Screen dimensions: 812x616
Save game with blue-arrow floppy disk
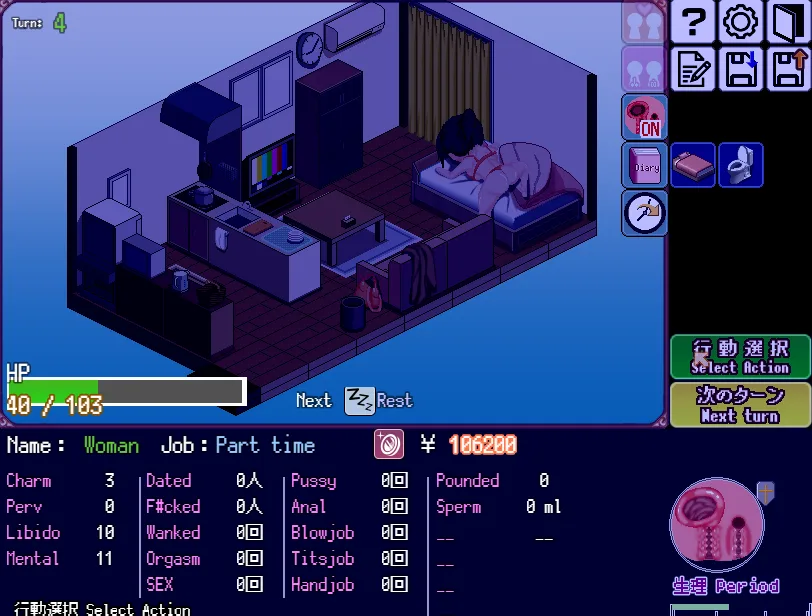coord(740,69)
